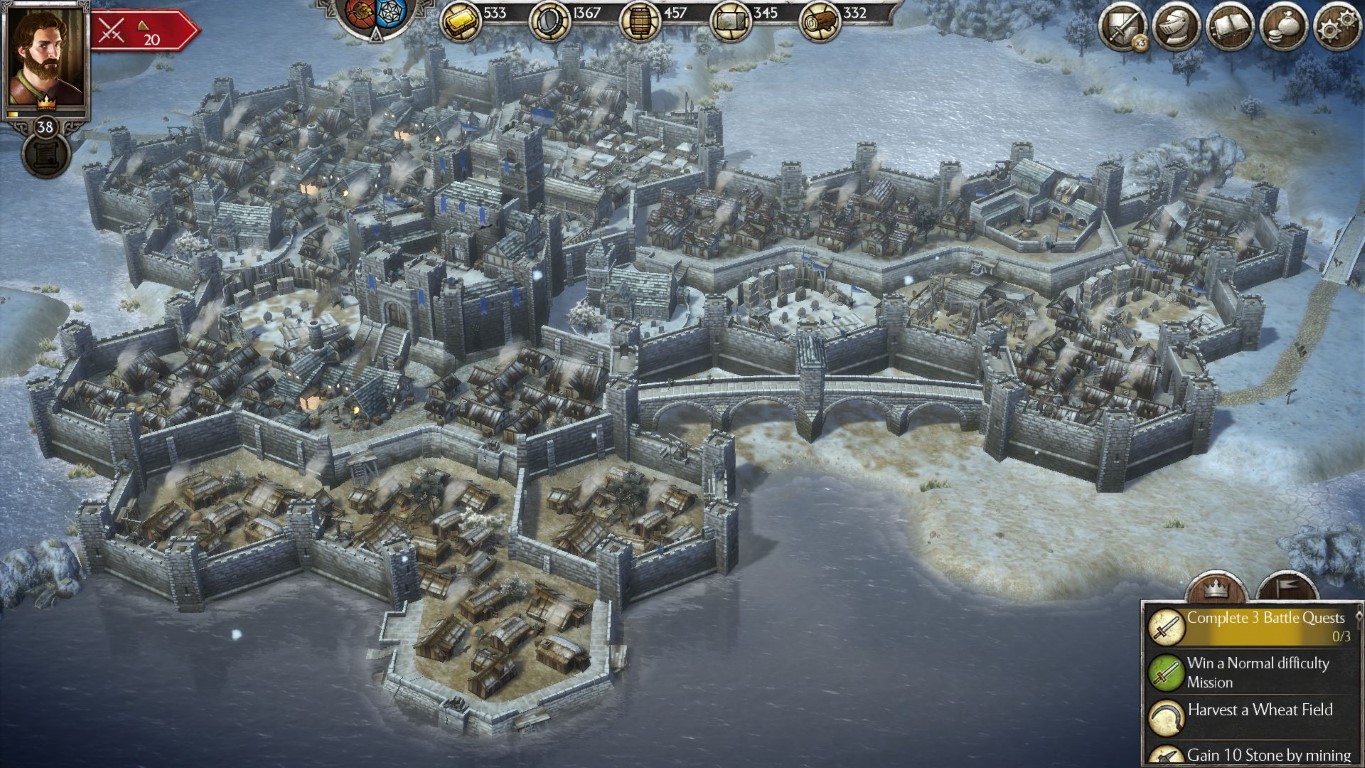The width and height of the screenshot is (1365, 768).
Task: Open the knight helmet menu
Action: click(x=1177, y=27)
